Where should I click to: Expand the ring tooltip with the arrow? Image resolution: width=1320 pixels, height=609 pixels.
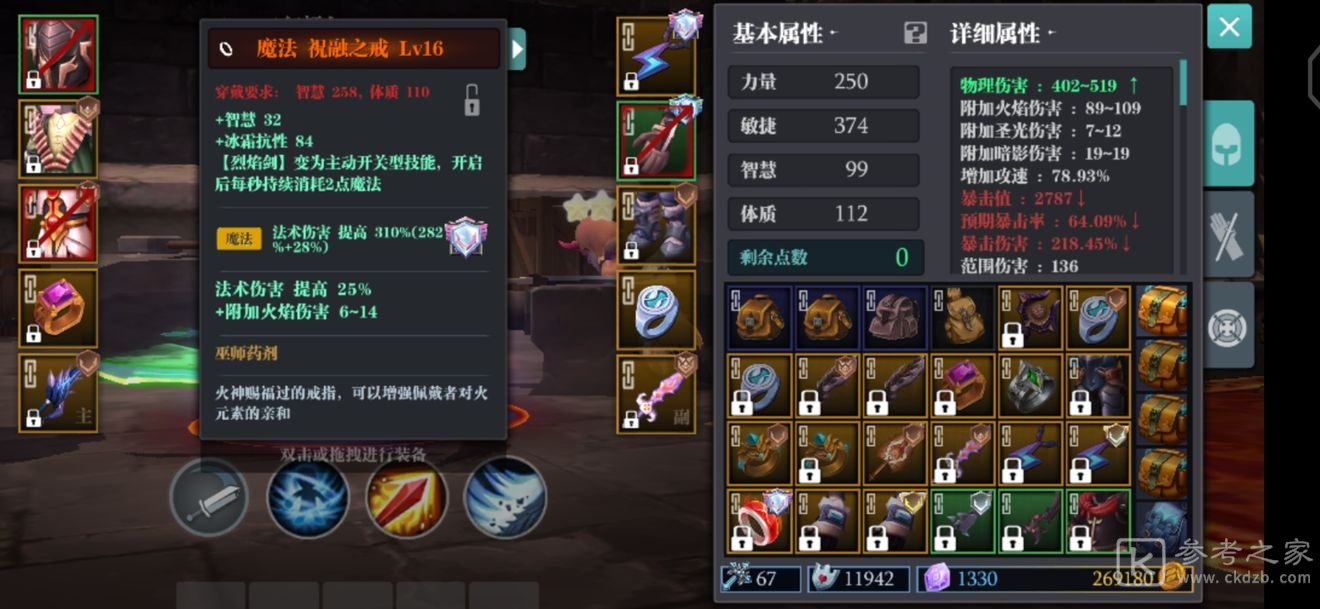point(517,48)
